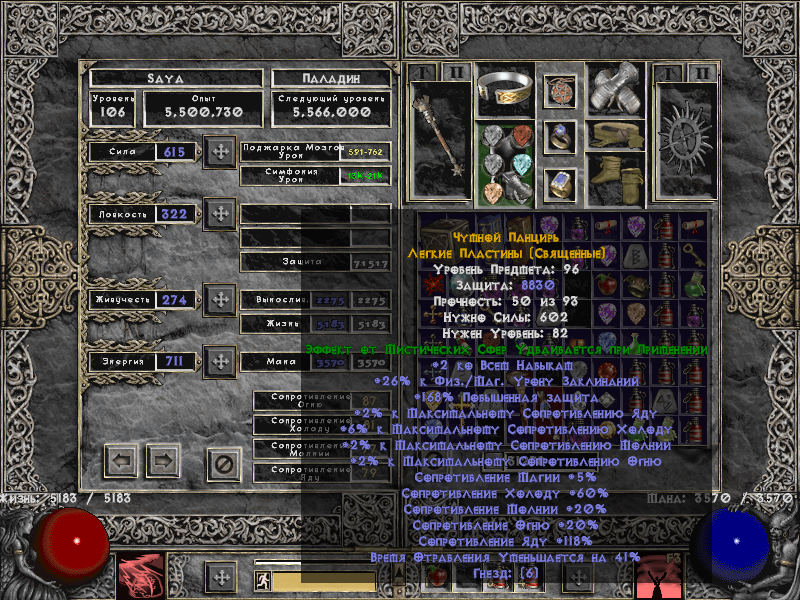This screenshot has width=800, height=600.
Task: Add a point to Живучесть (Vitality)
Action: tap(219, 299)
